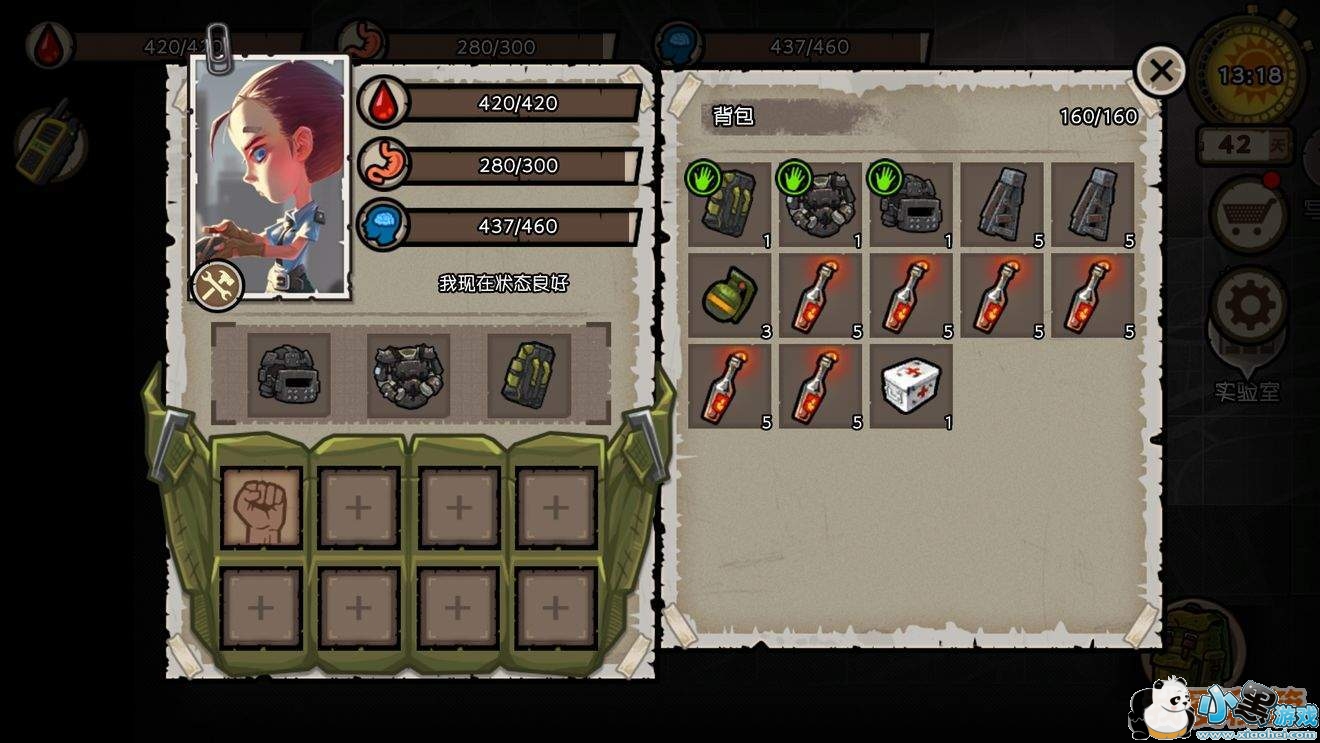This screenshot has height=743, width=1320.
Task: Tap the crossed tools icon on portrait
Action: coord(217,286)
